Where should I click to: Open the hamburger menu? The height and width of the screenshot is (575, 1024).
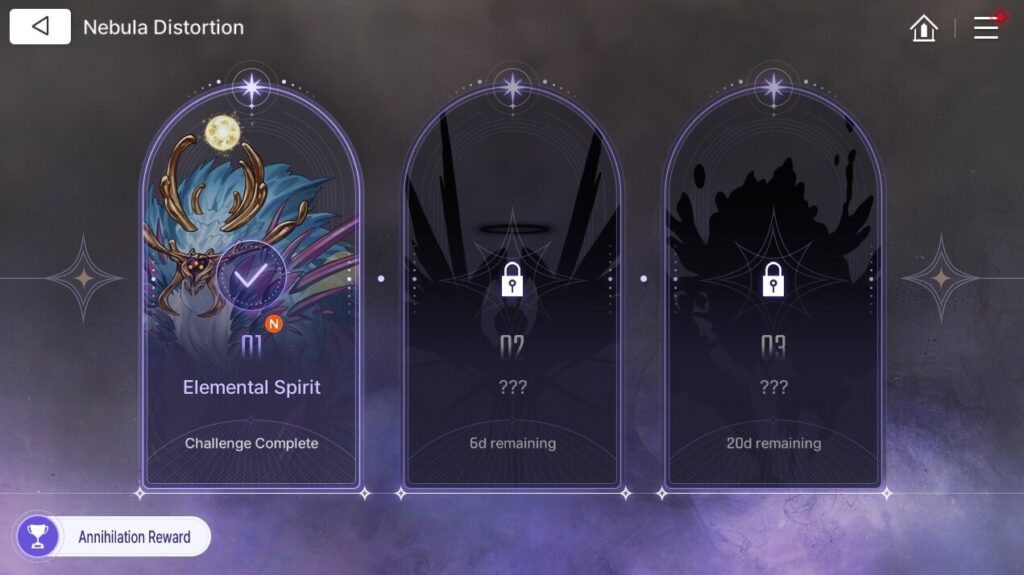click(x=986, y=28)
